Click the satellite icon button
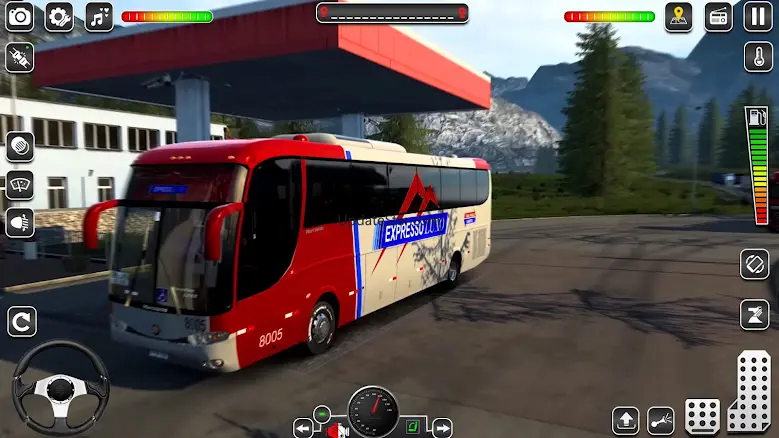 coord(19,57)
